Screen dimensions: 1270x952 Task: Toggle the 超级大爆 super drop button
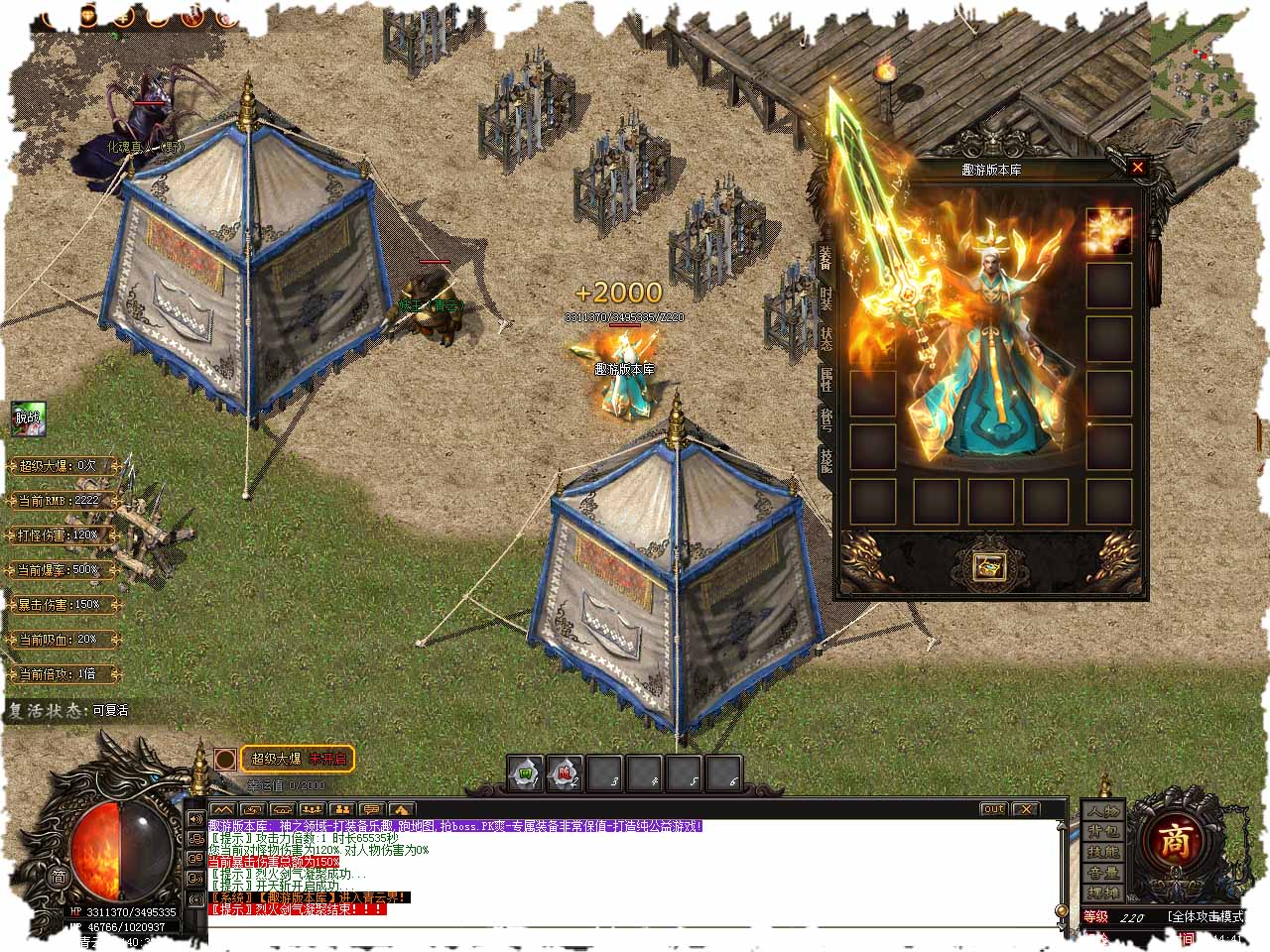pyautogui.click(x=298, y=760)
